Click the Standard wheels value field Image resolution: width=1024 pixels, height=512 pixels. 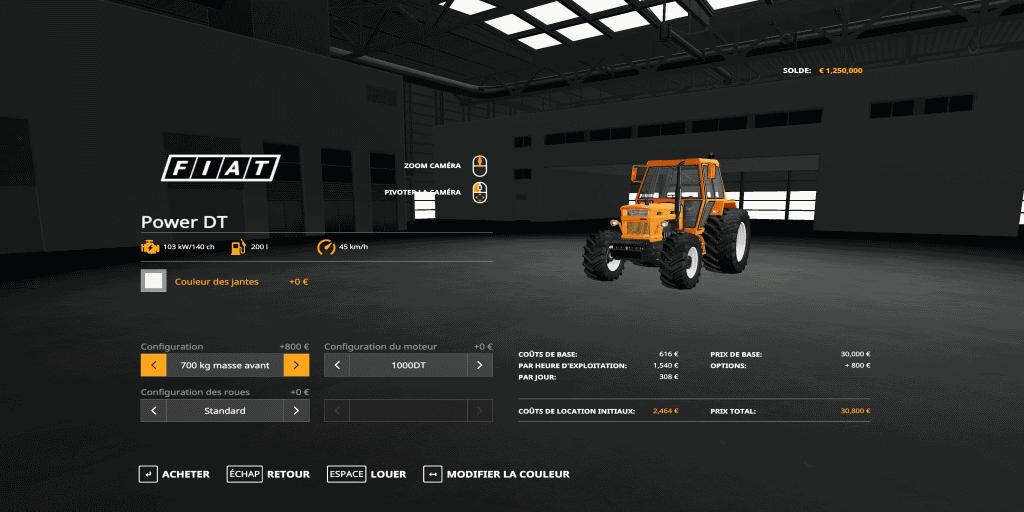coord(225,410)
